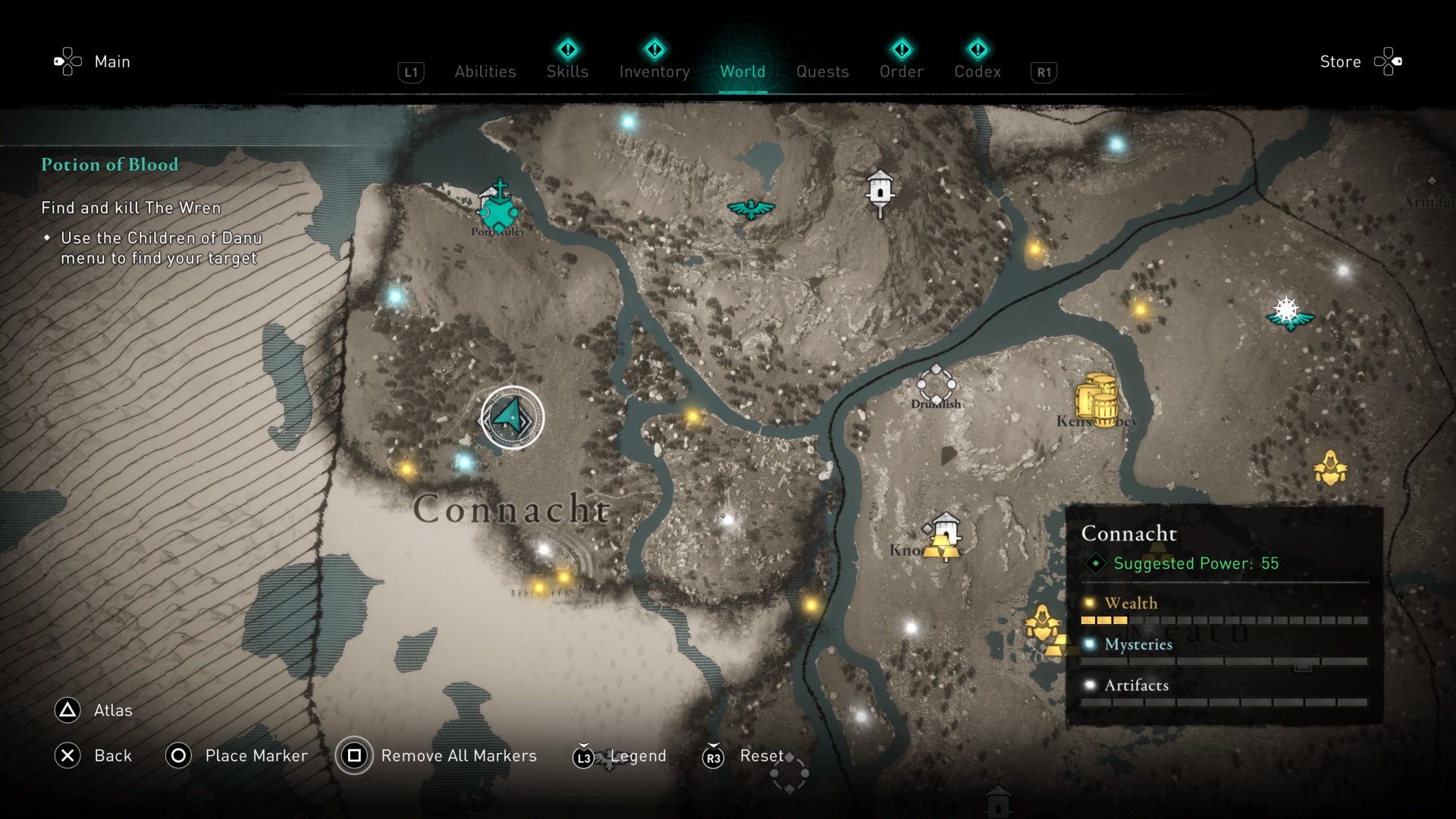Click the Remove All Markers button
Screen dimensions: 1456x819
click(459, 755)
